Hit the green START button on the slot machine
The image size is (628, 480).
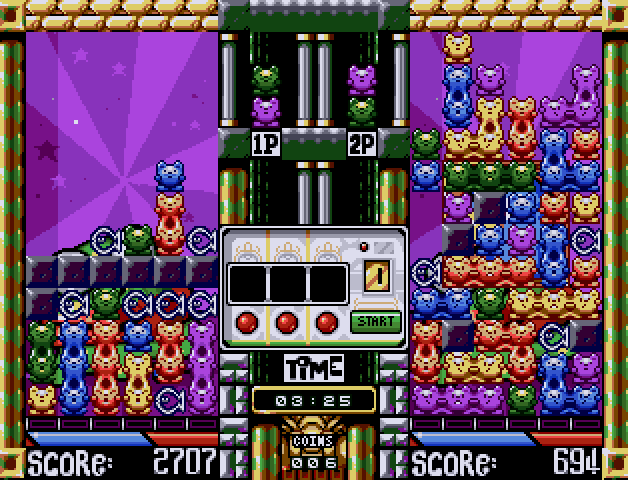pyautogui.click(x=375, y=323)
